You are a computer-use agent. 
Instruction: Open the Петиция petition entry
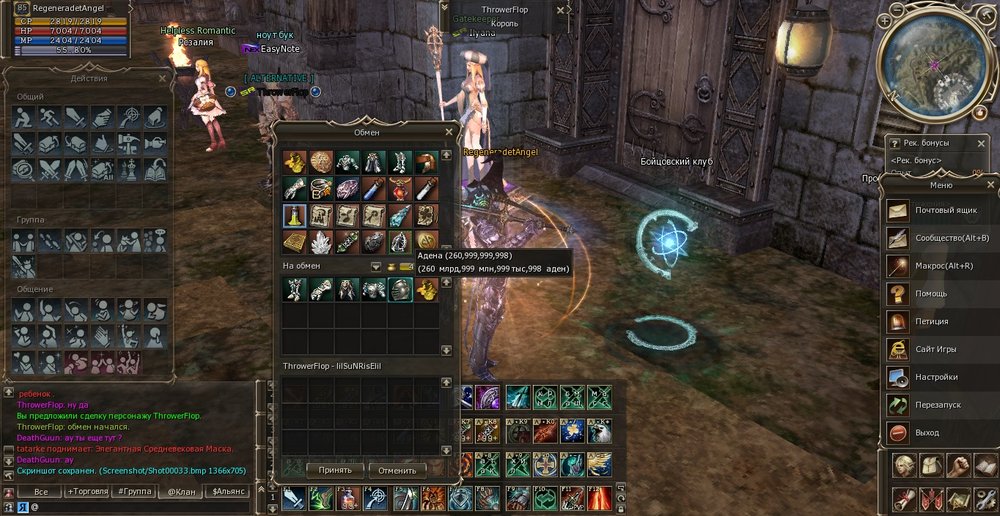941,321
